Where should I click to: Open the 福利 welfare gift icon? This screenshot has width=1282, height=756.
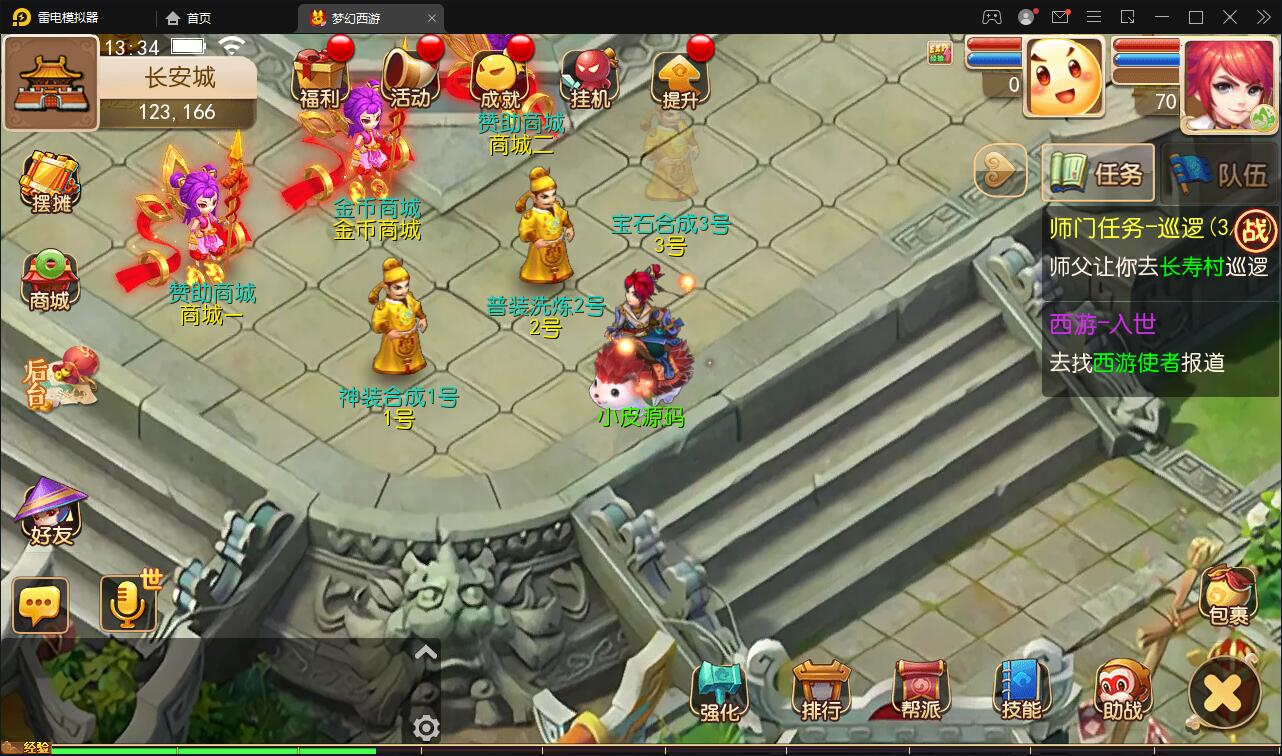320,77
